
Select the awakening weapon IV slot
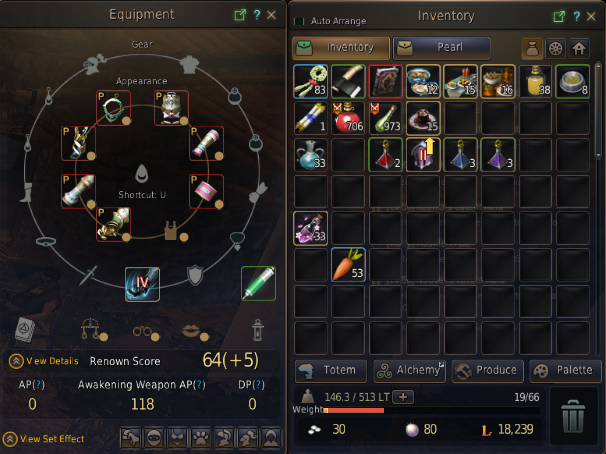click(x=142, y=285)
